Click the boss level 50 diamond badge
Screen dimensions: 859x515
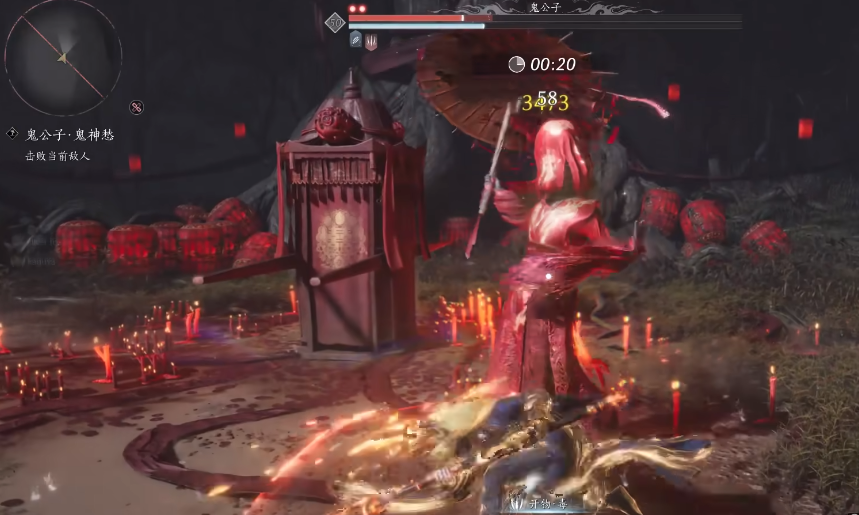335,22
